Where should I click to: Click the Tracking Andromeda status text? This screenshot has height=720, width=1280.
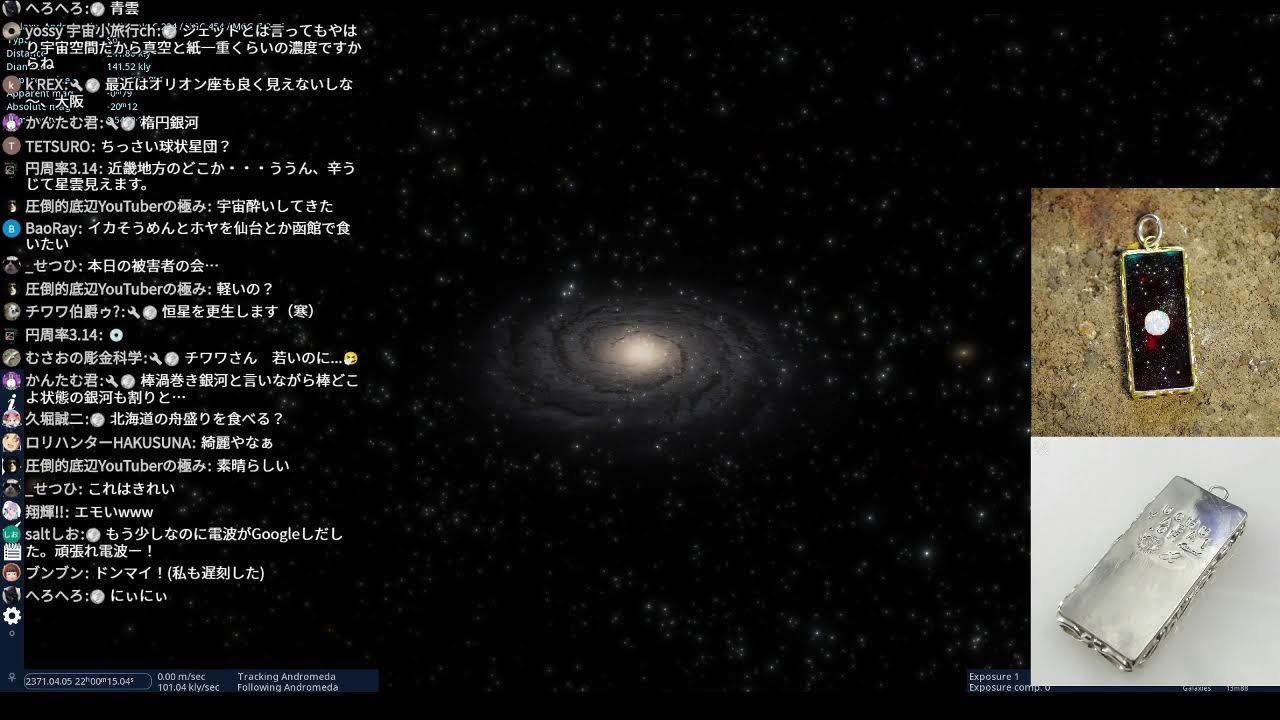[287, 676]
